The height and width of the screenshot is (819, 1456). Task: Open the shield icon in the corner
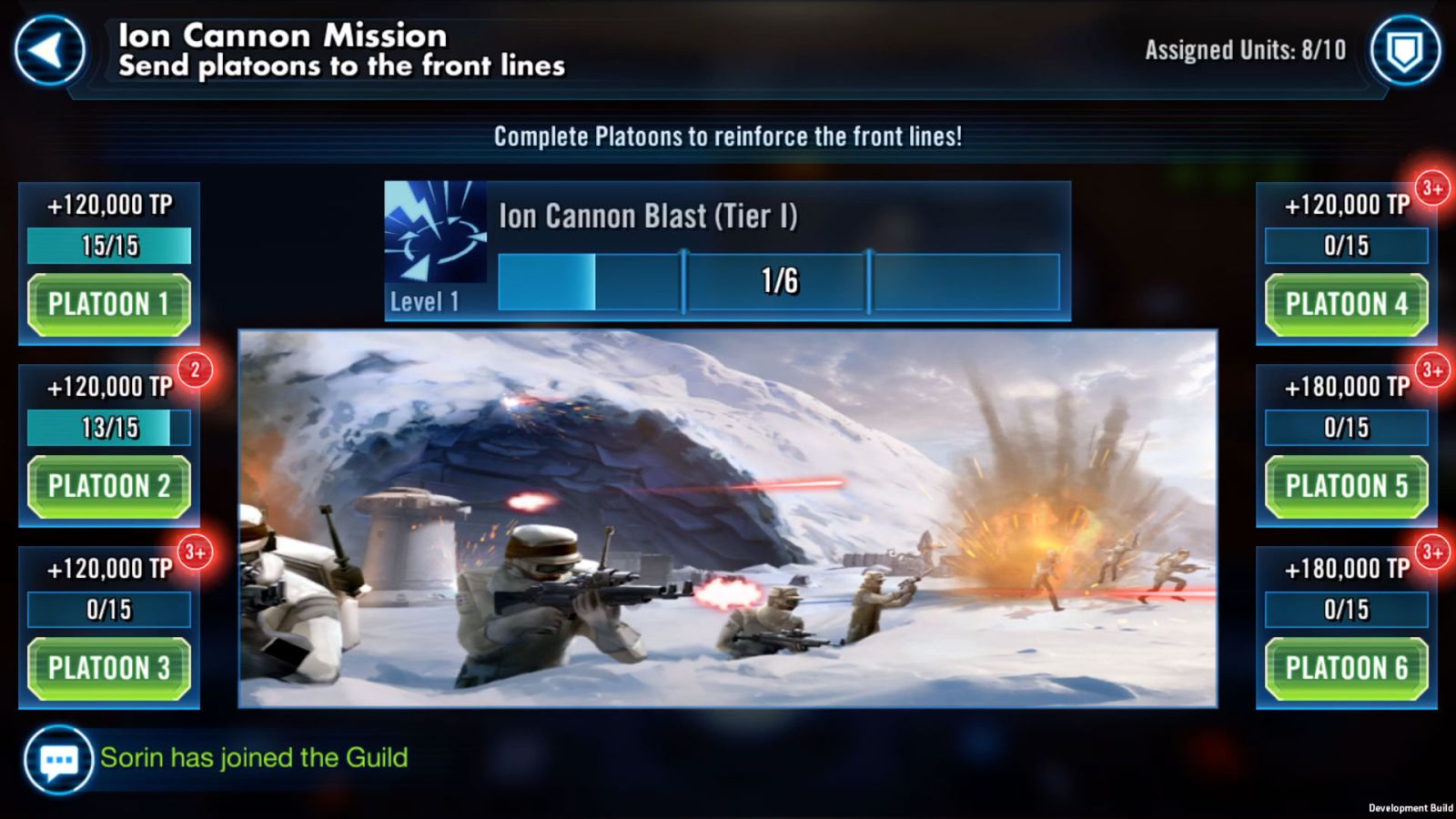point(1405,51)
